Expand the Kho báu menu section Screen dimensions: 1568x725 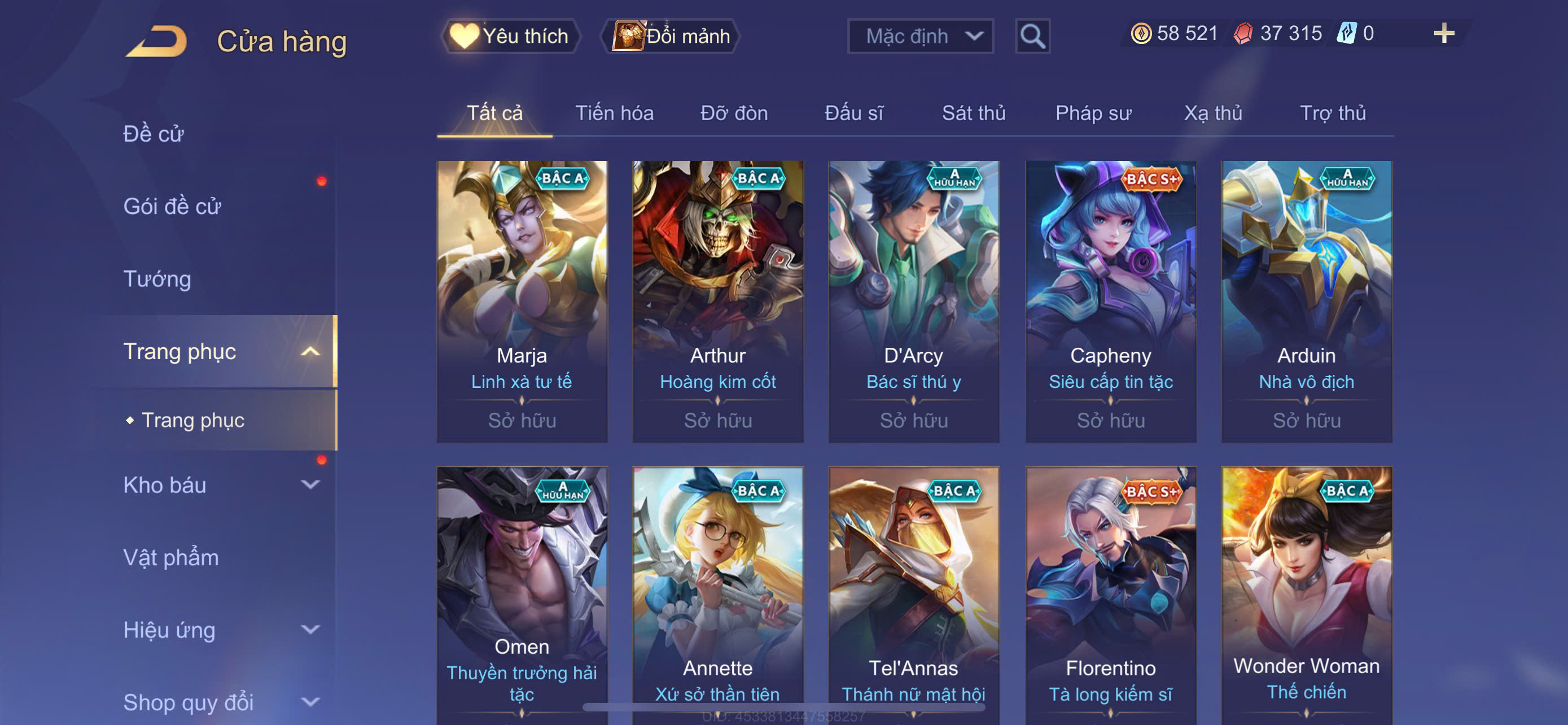(x=219, y=485)
